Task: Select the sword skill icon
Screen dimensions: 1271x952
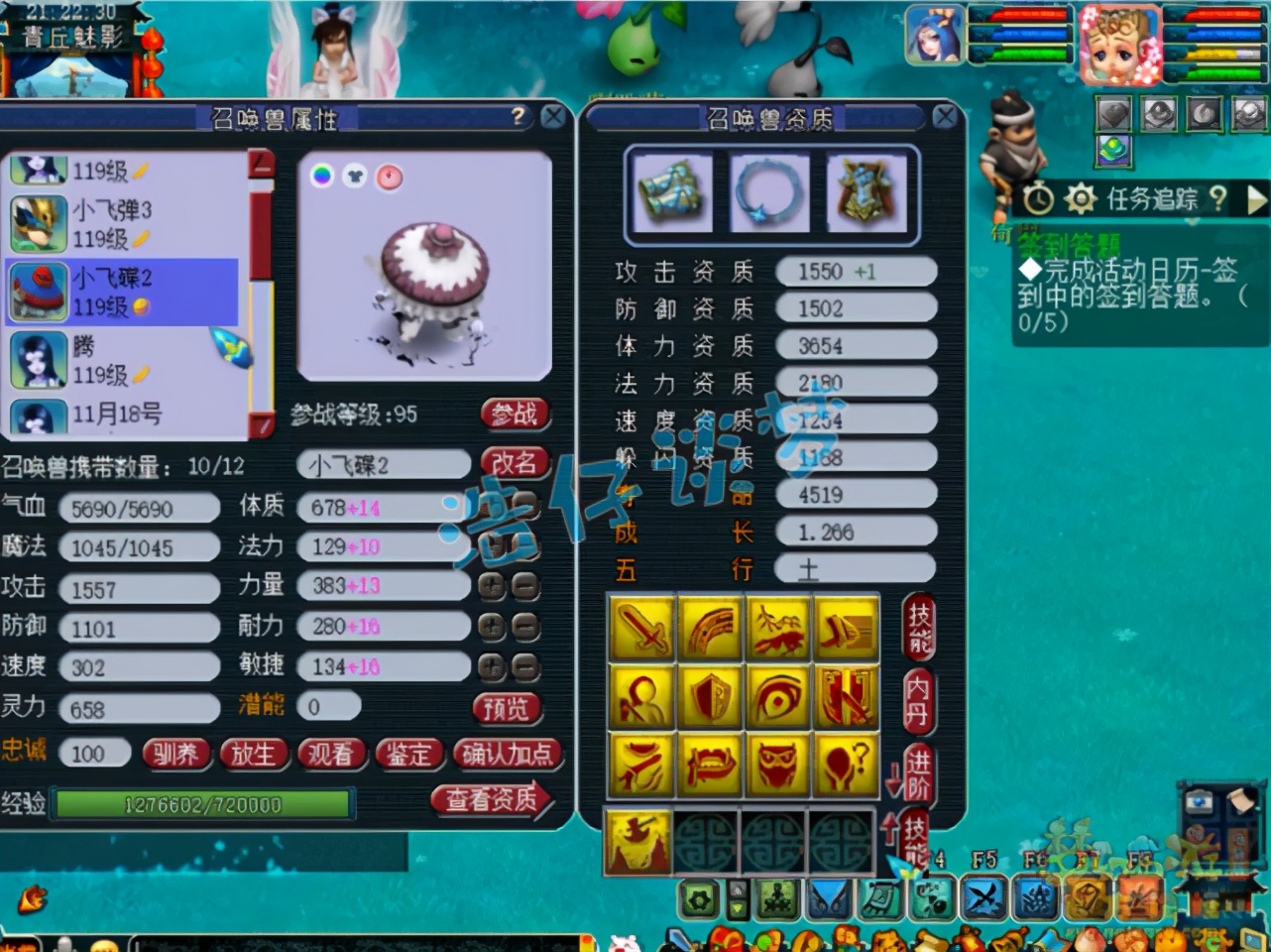Action: pos(642,629)
